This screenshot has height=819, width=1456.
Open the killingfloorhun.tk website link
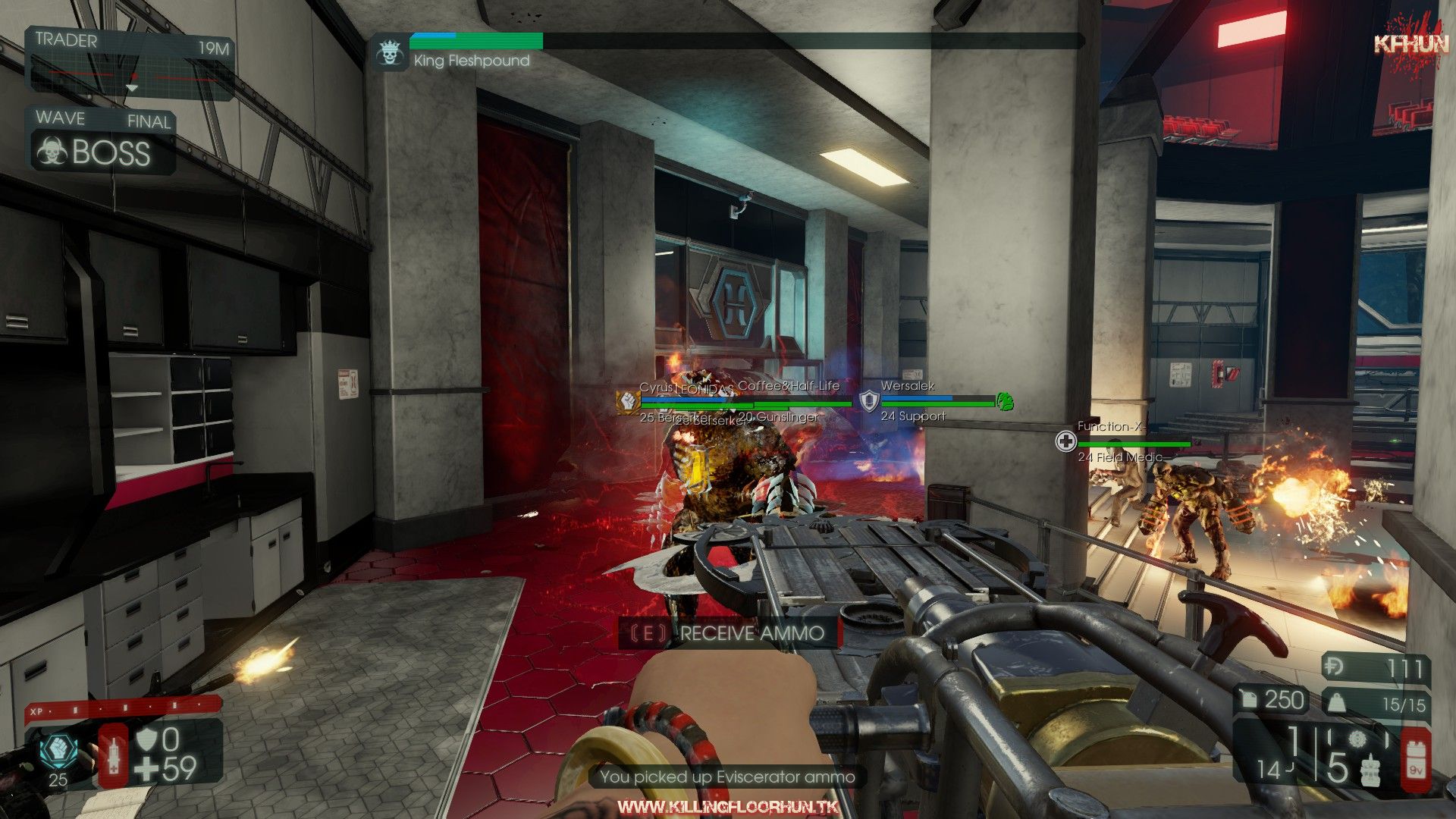pos(727,806)
